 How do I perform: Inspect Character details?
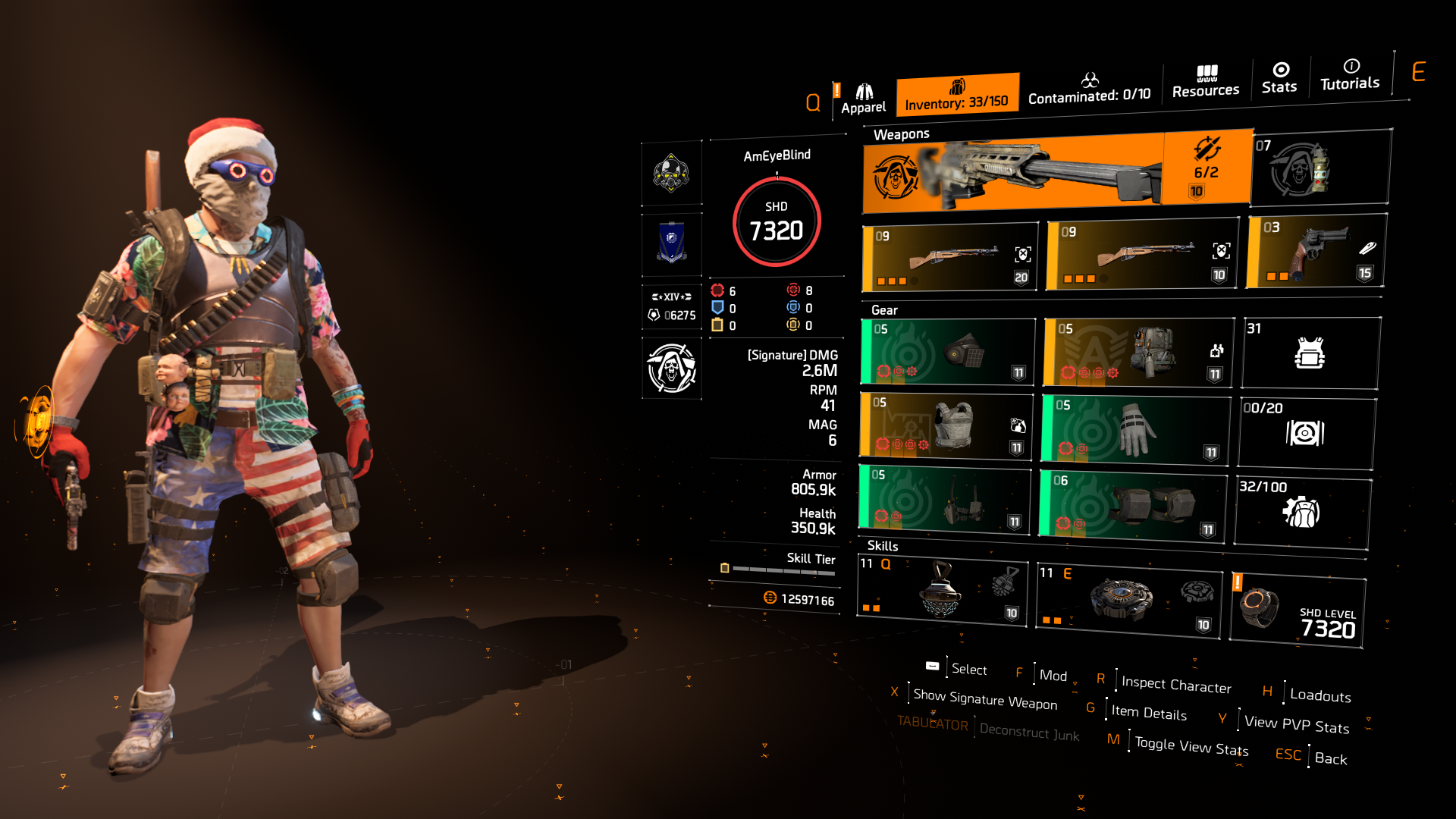[x=1175, y=682]
